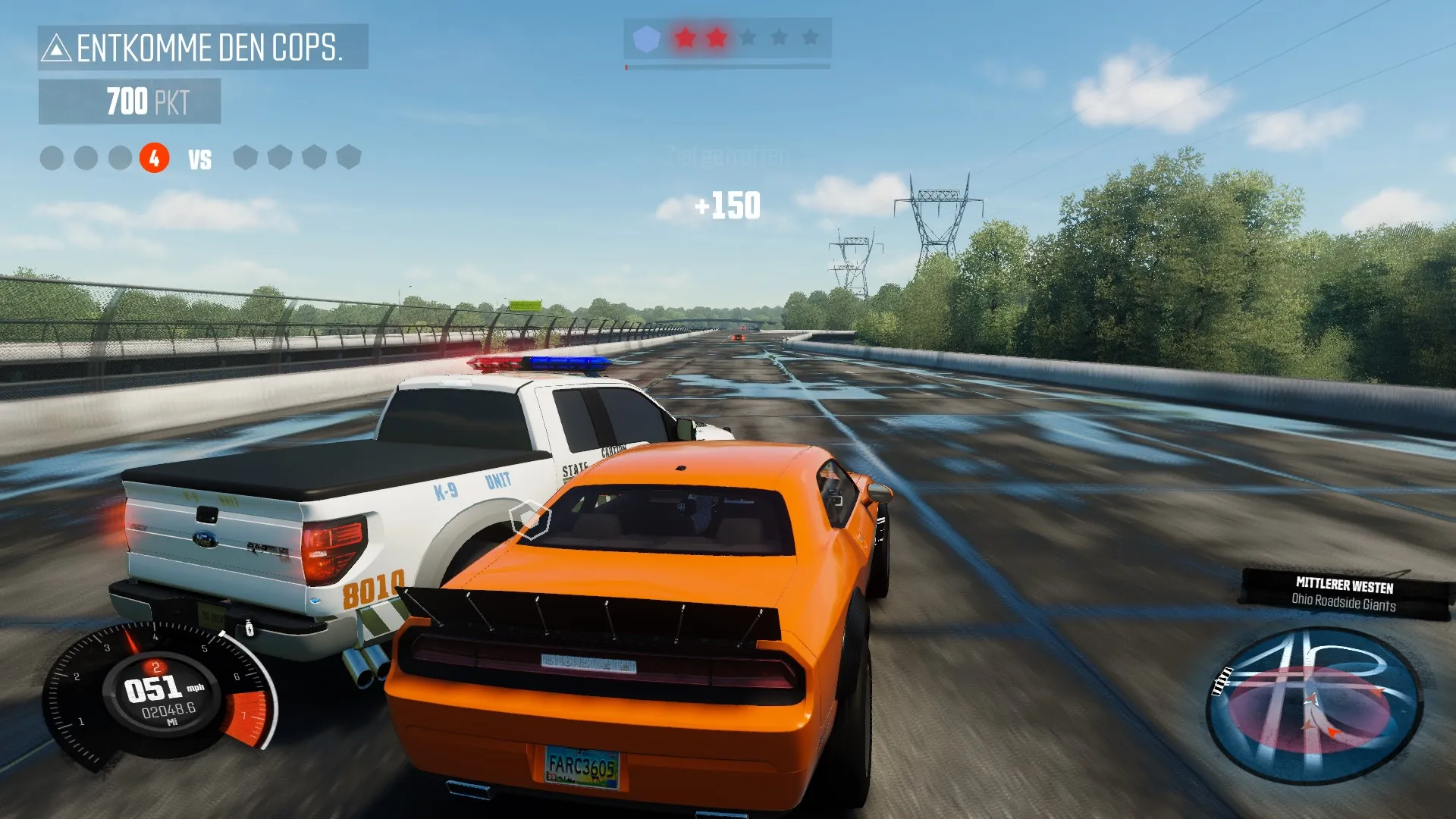Select the Entkomme den Cops objective tracker
The image size is (1456, 819).
(202, 47)
